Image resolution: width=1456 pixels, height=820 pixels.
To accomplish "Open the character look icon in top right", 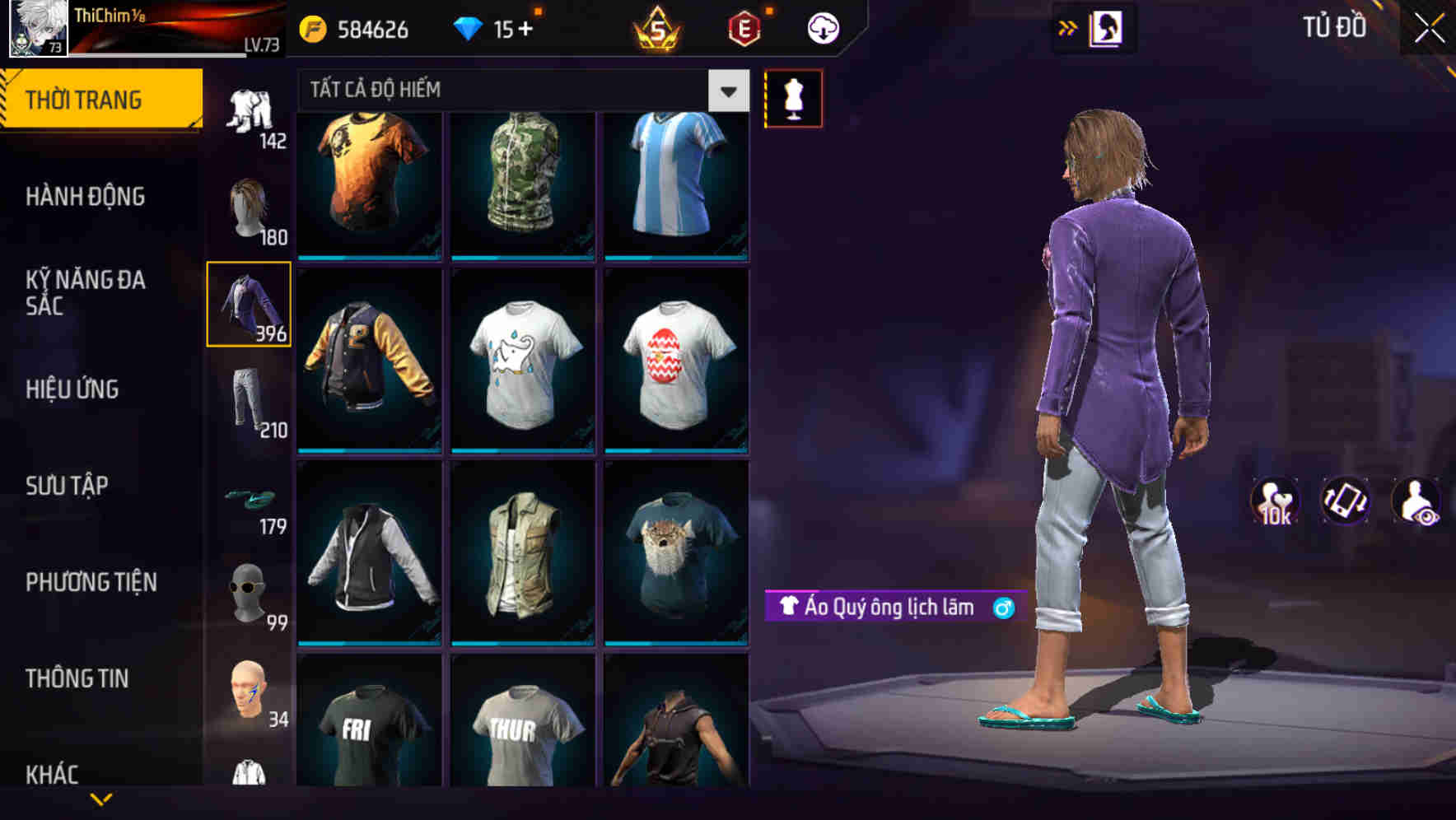I will pos(1106,26).
